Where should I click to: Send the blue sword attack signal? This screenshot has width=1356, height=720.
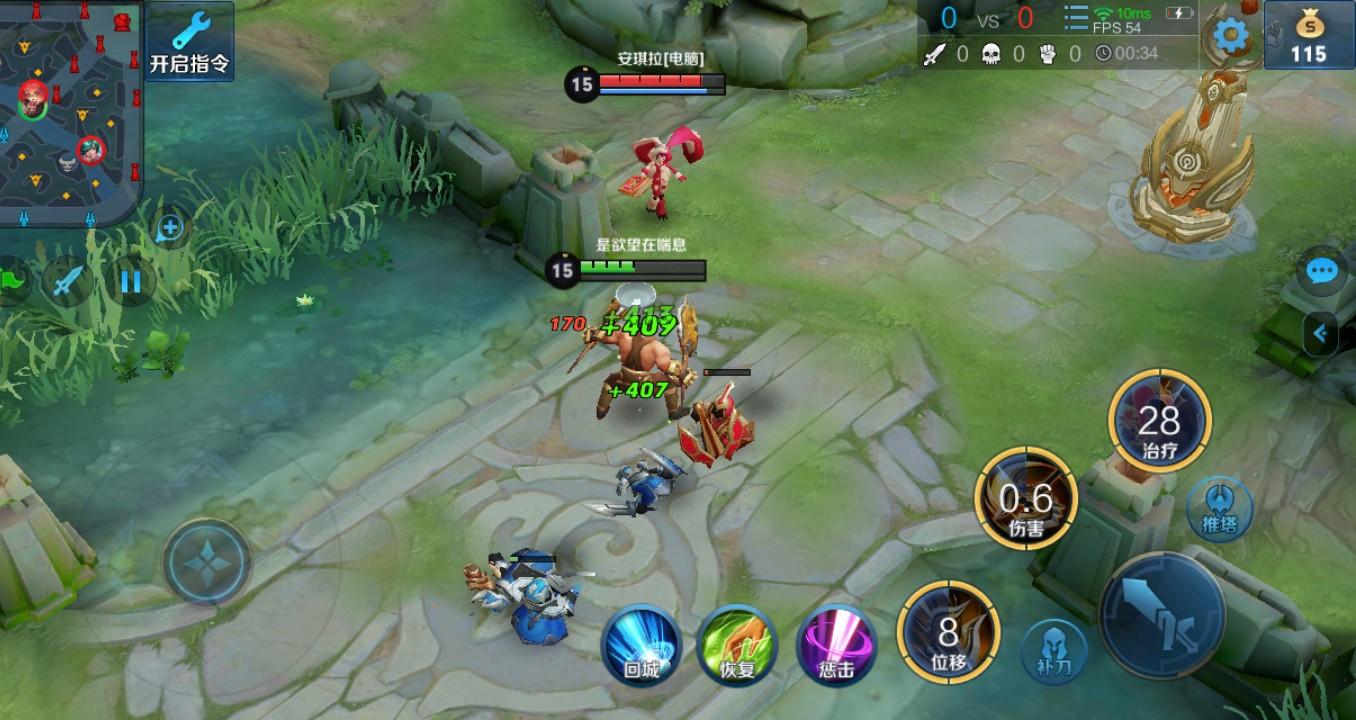pos(67,281)
